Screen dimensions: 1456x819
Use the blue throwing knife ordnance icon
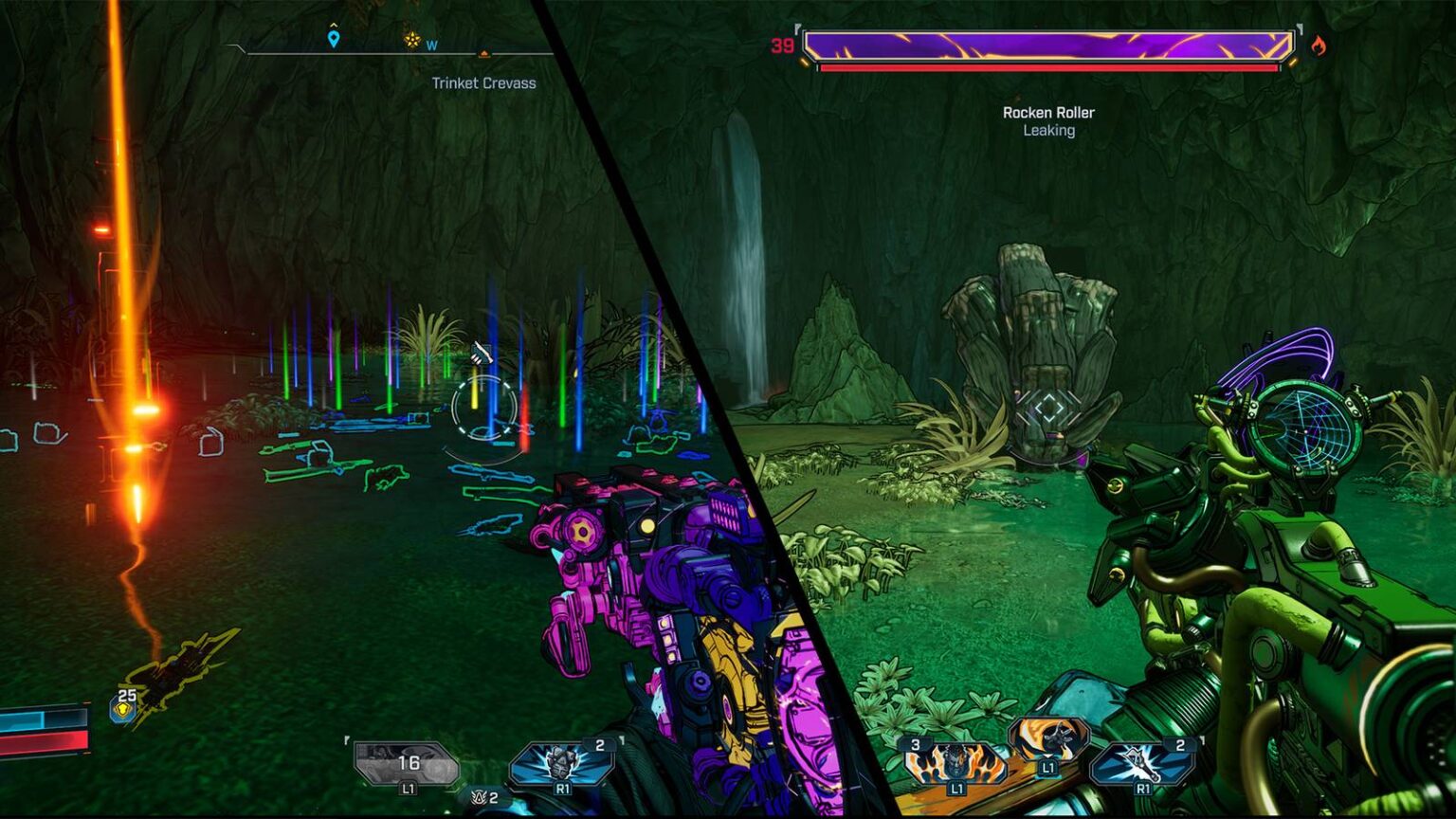(1142, 763)
